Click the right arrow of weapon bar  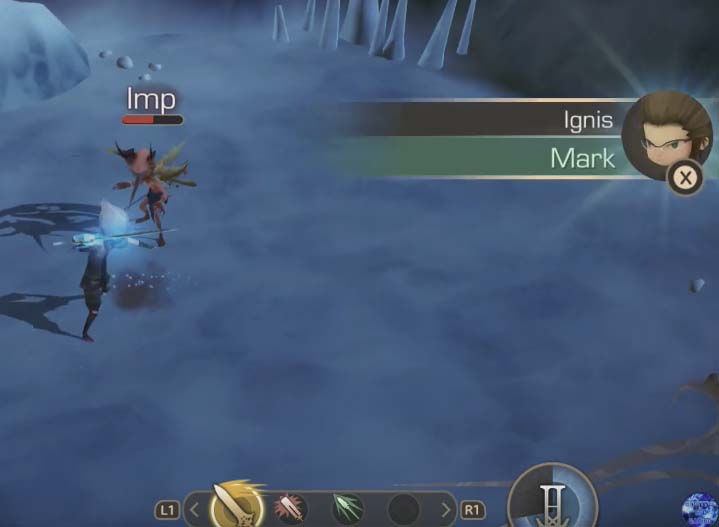[x=446, y=510]
